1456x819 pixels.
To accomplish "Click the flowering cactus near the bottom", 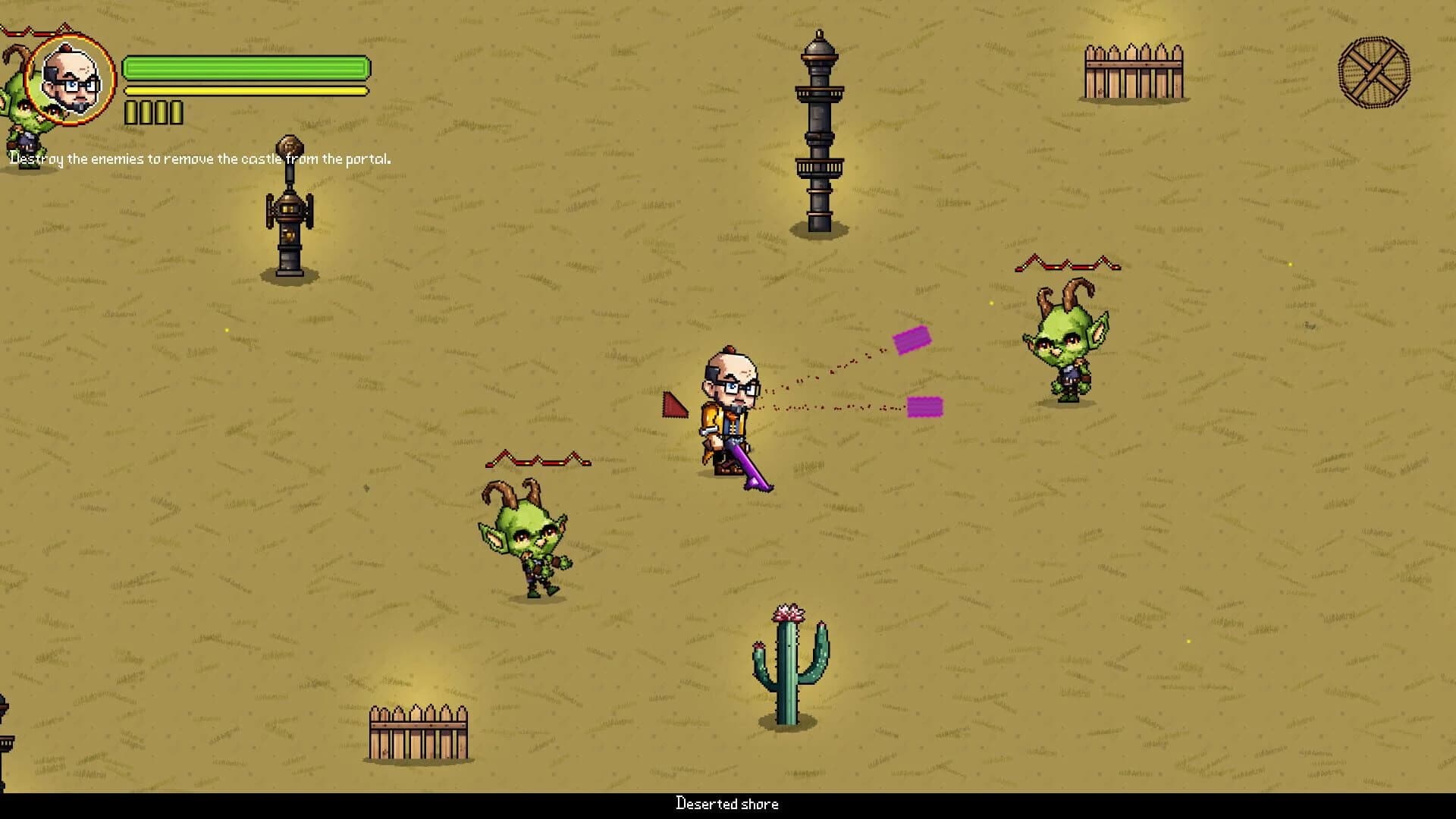I will (x=789, y=667).
